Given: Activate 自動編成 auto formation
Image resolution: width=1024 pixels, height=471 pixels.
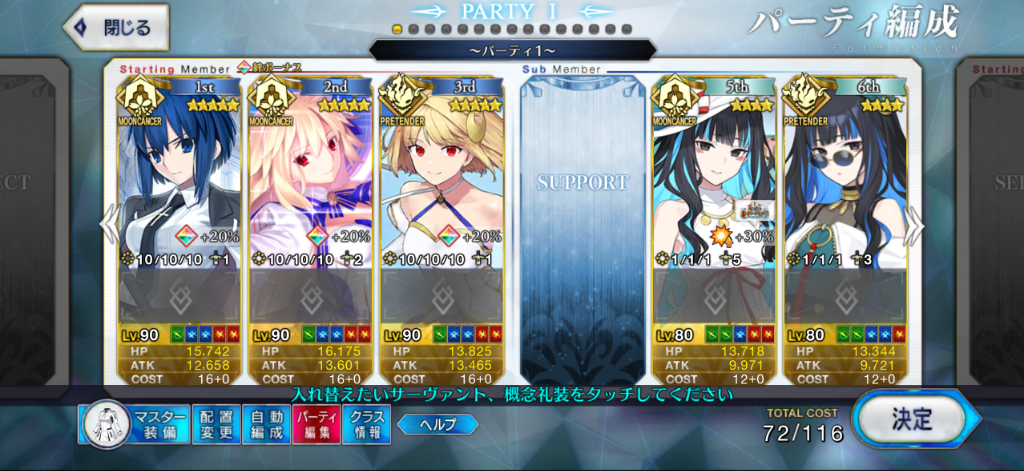Looking at the screenshot, I should (267, 424).
